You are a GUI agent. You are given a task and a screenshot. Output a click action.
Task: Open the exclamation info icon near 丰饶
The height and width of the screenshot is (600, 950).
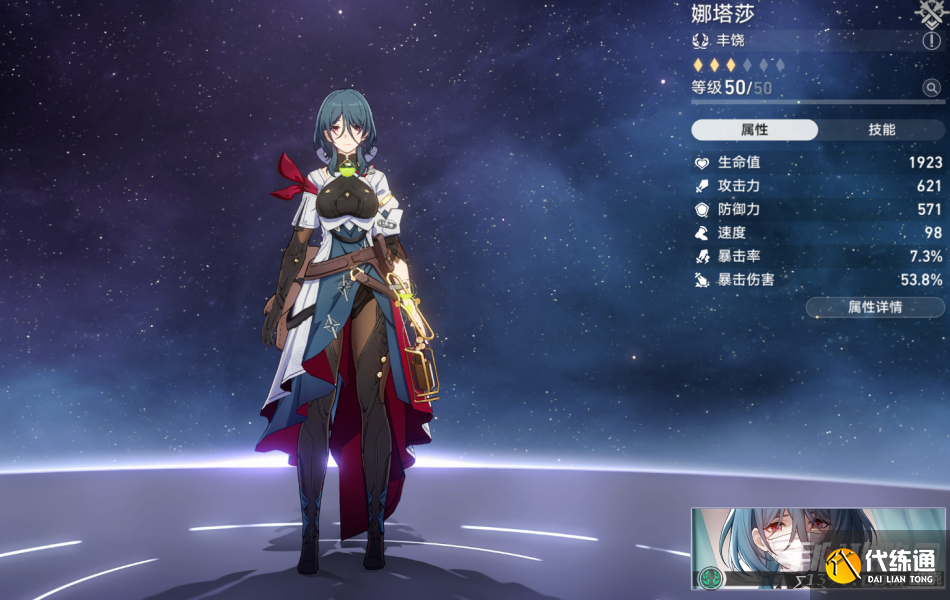[x=931, y=41]
